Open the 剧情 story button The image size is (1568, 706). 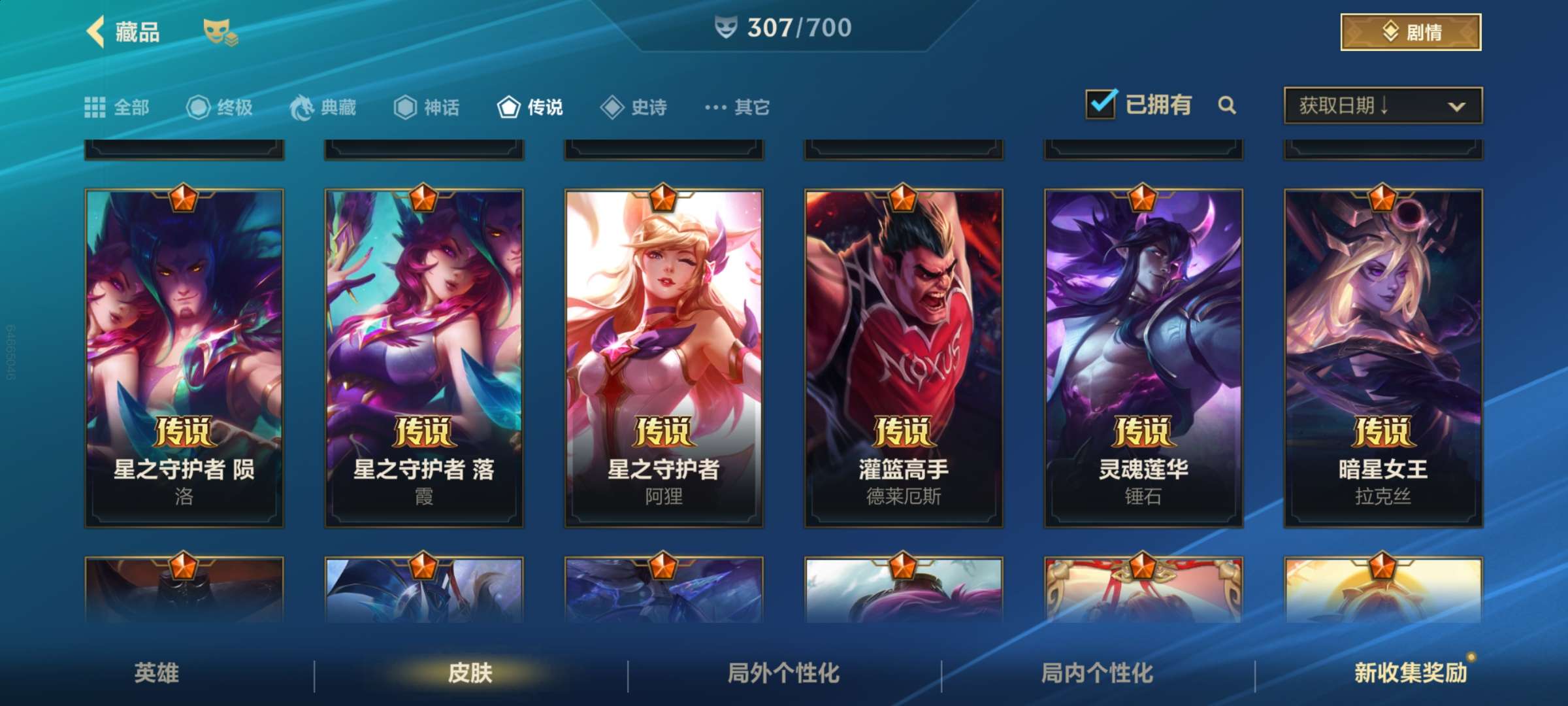pyautogui.click(x=1410, y=31)
